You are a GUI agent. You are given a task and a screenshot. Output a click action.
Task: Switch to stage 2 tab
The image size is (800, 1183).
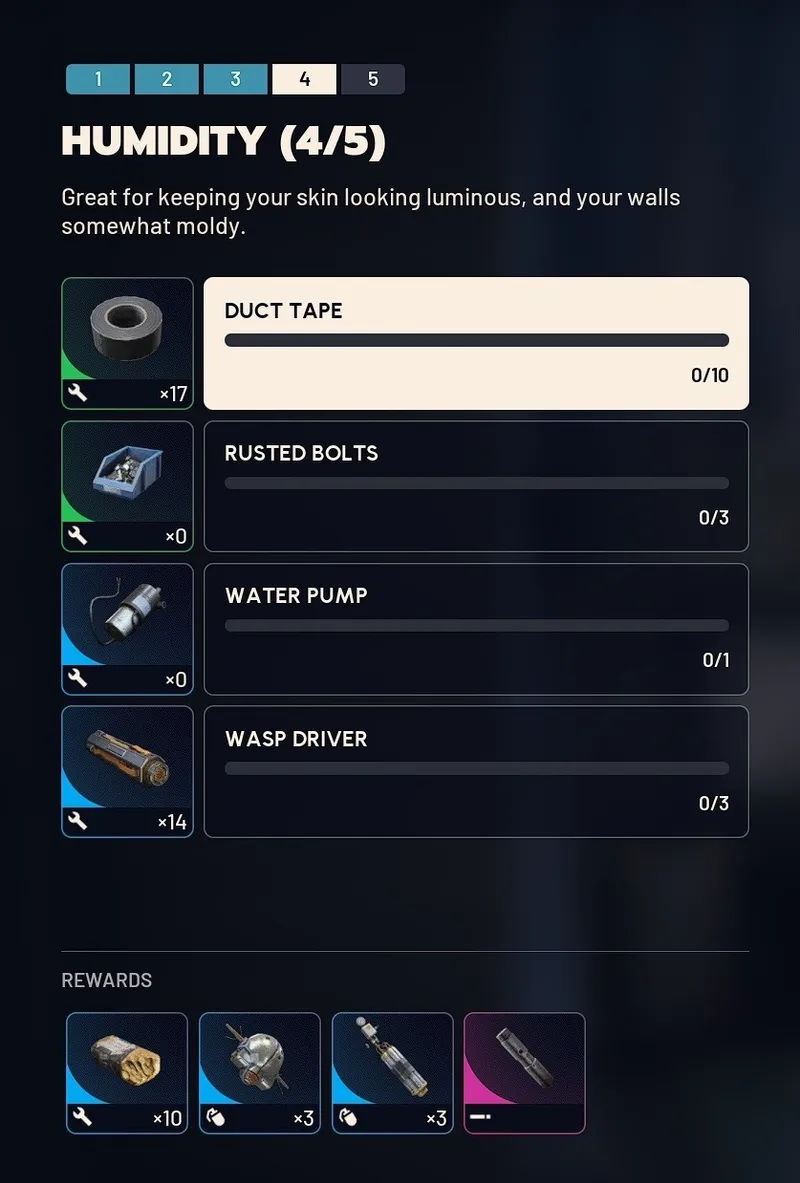coord(166,79)
